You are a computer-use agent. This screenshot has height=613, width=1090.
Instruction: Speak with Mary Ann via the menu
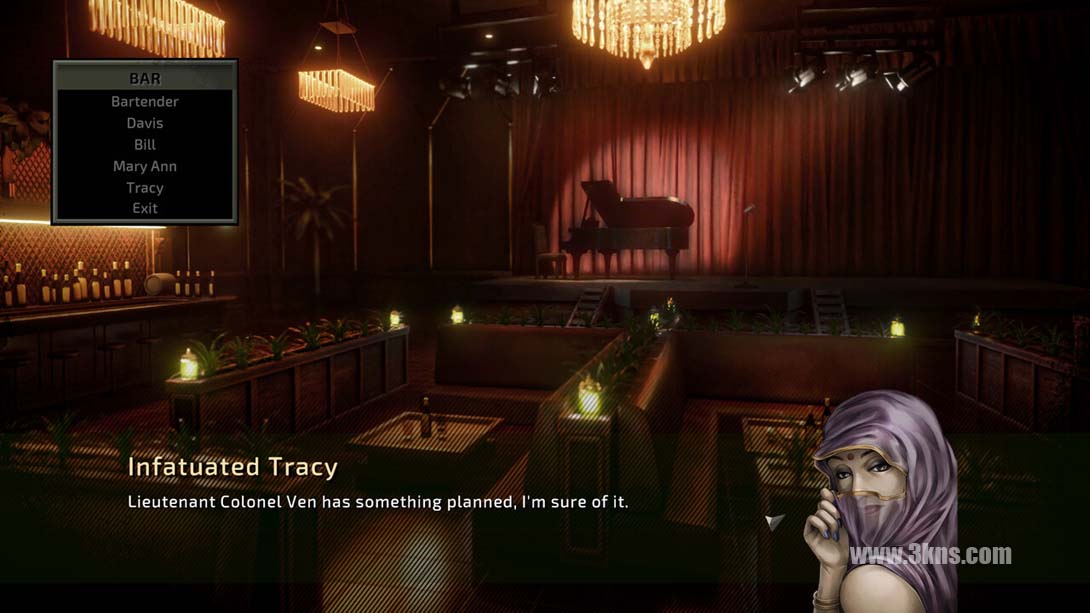click(x=145, y=166)
